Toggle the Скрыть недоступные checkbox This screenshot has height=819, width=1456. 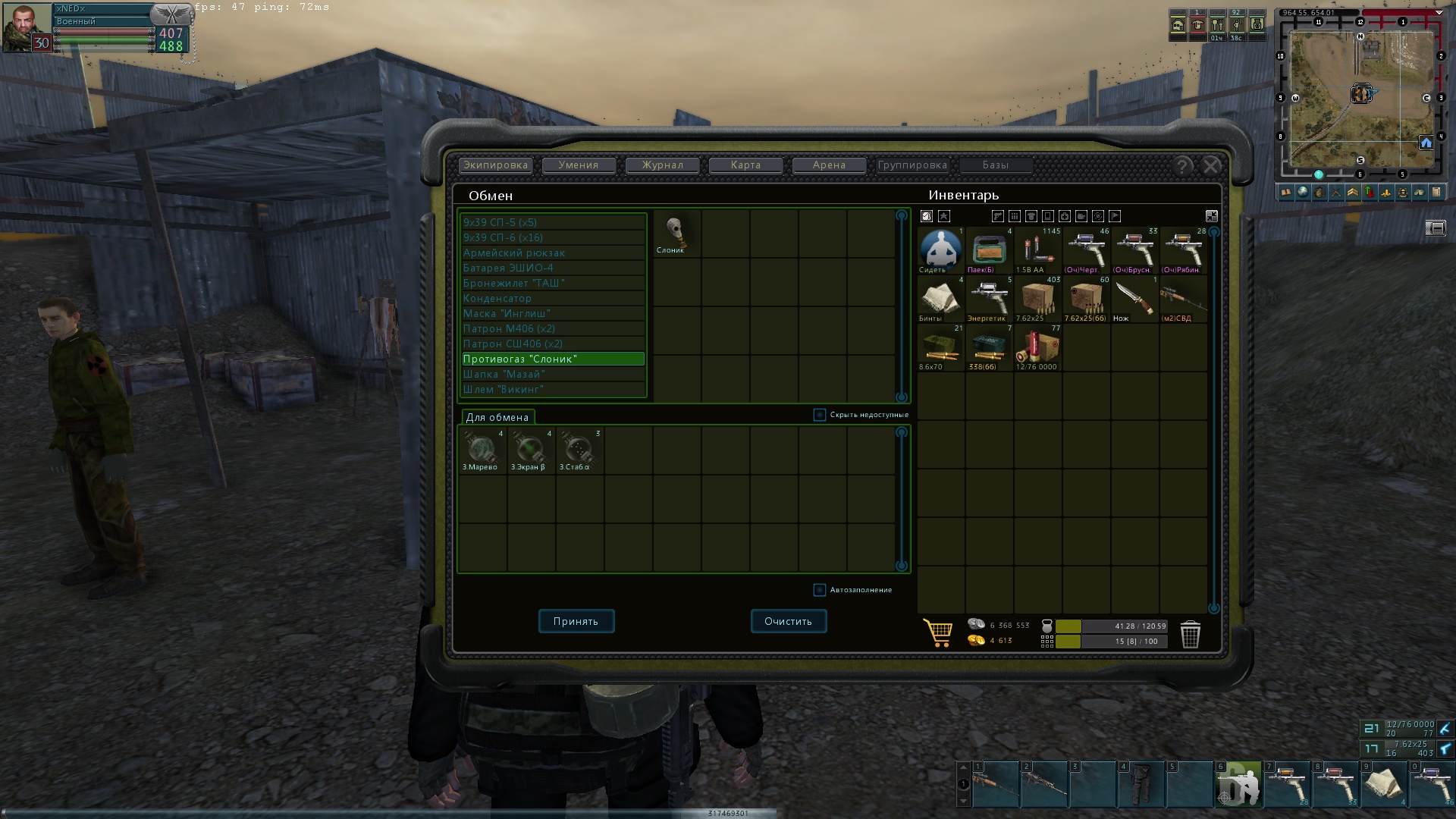[820, 415]
